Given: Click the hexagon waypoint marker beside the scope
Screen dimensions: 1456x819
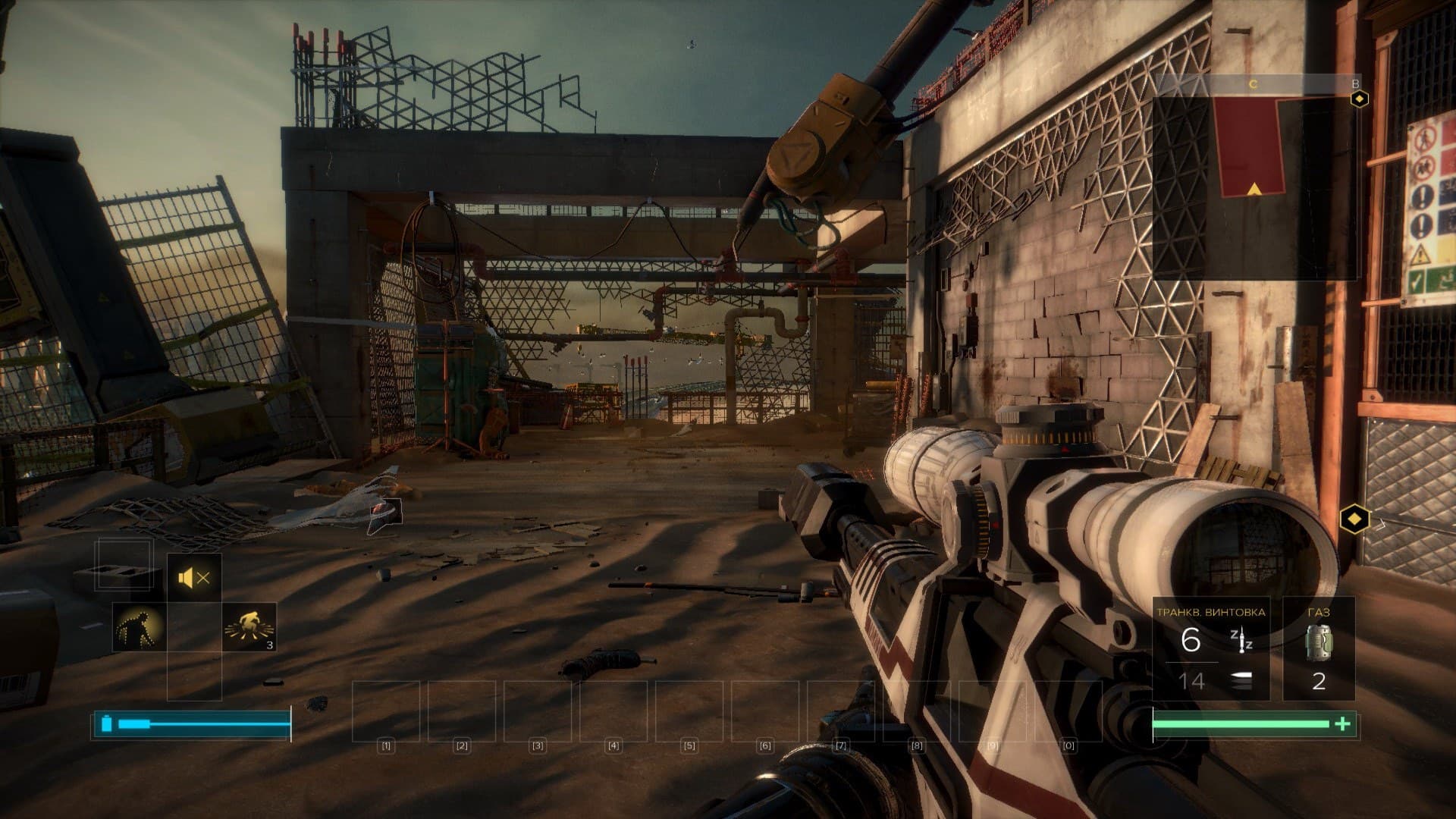Looking at the screenshot, I should tap(1354, 520).
